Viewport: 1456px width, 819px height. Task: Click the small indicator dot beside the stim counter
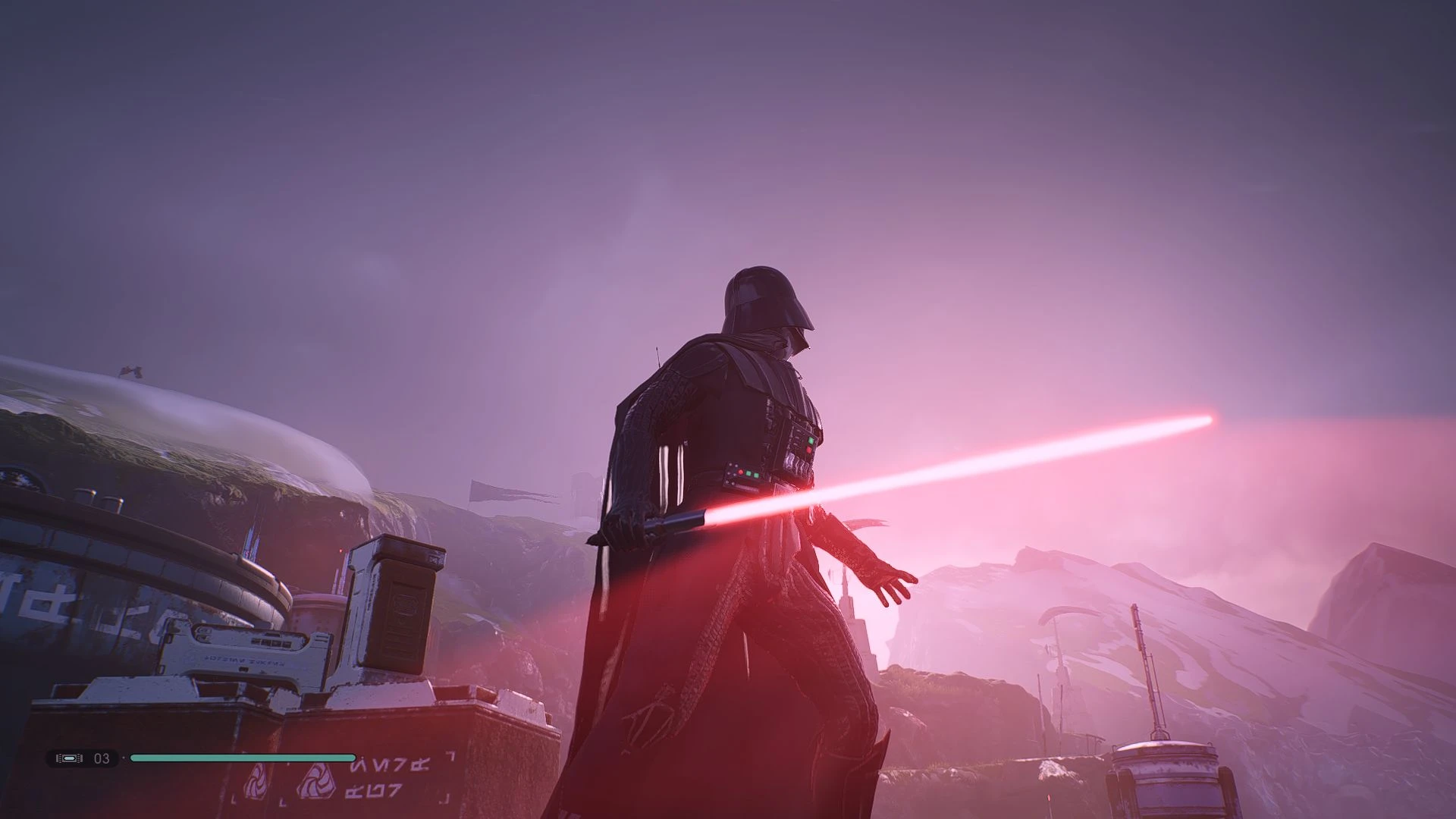click(124, 758)
